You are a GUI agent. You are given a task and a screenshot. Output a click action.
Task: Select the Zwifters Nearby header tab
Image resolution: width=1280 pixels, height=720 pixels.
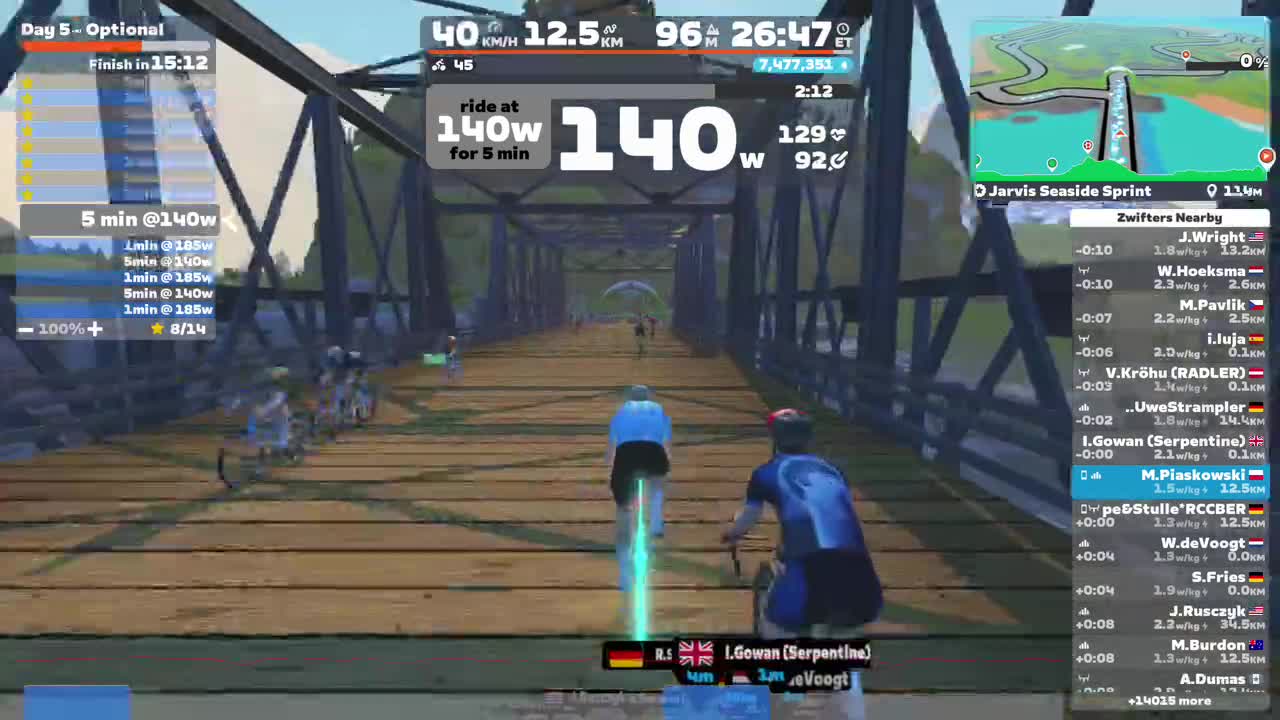1169,217
